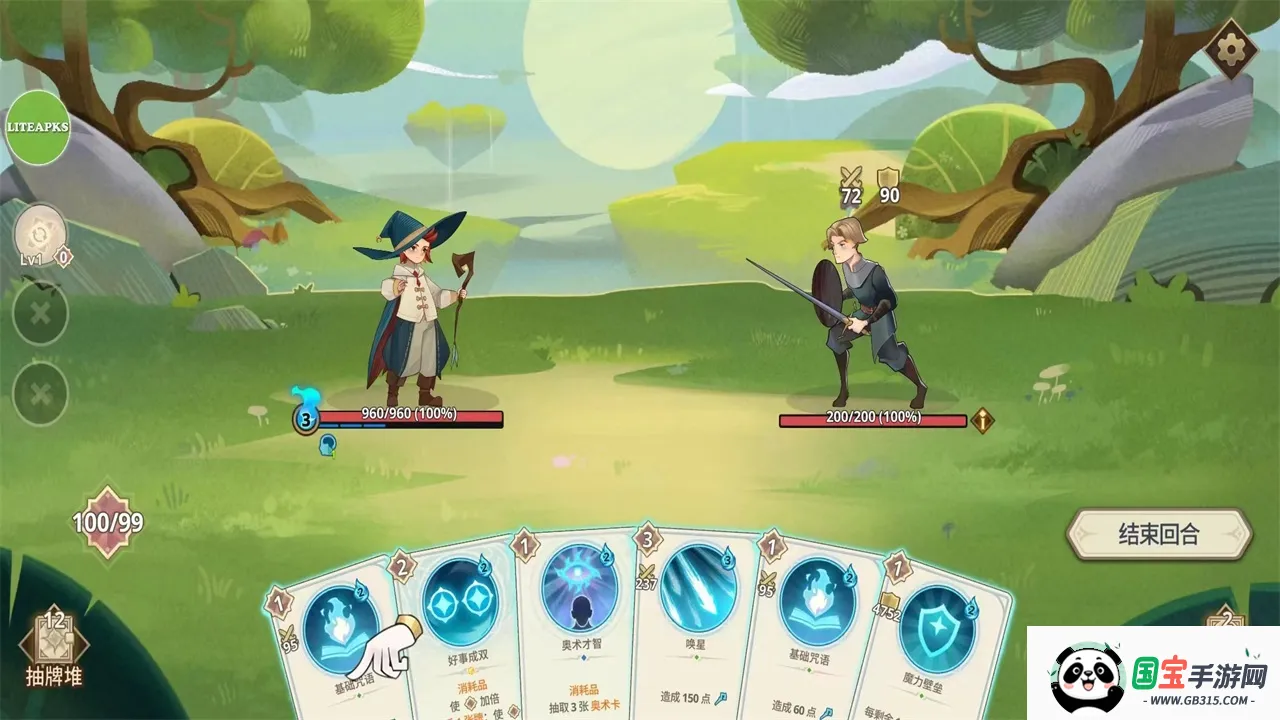1280x720 pixels.
Task: Click the green LITEAPKS badge
Action: tap(39, 127)
